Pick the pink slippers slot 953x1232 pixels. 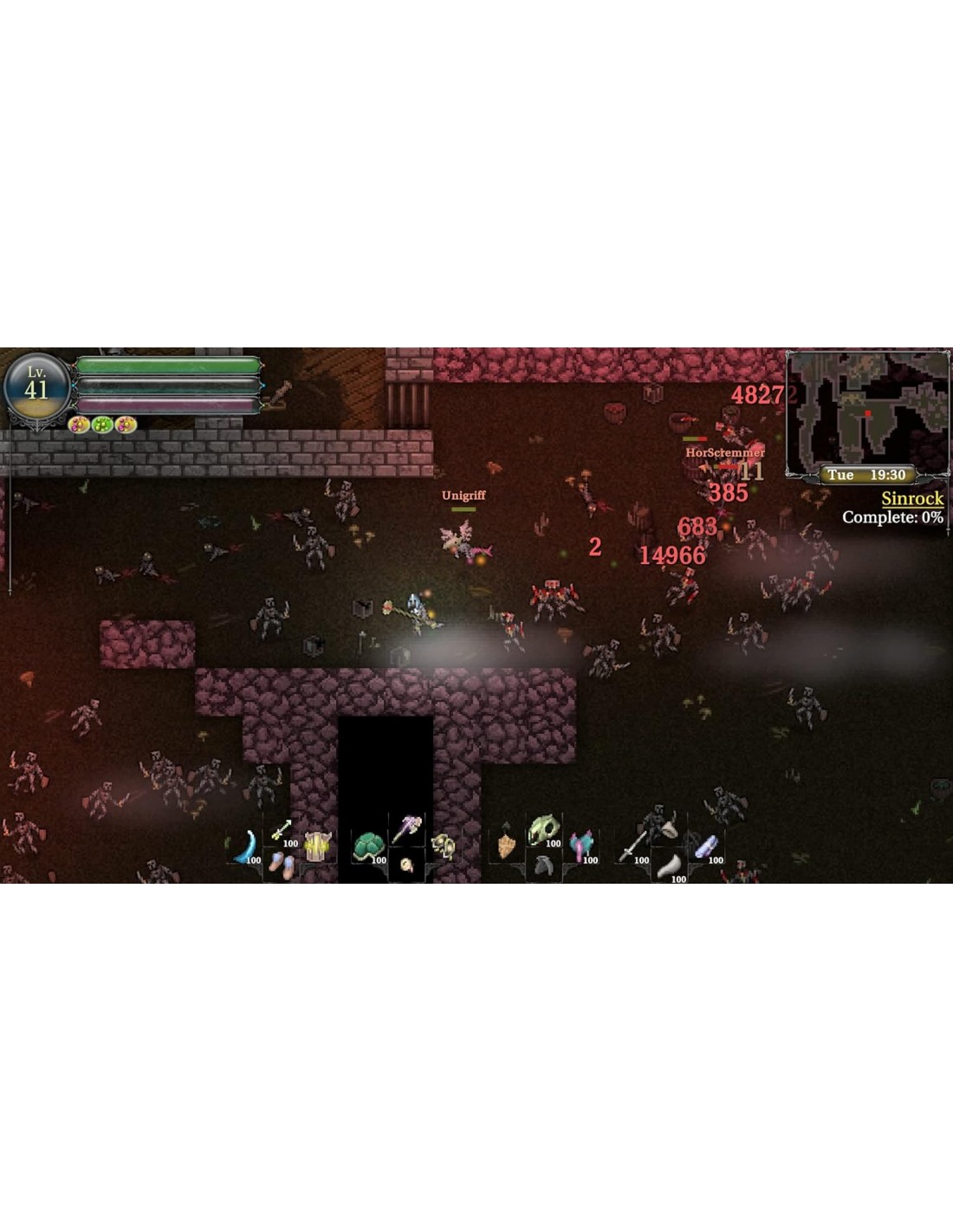(282, 864)
